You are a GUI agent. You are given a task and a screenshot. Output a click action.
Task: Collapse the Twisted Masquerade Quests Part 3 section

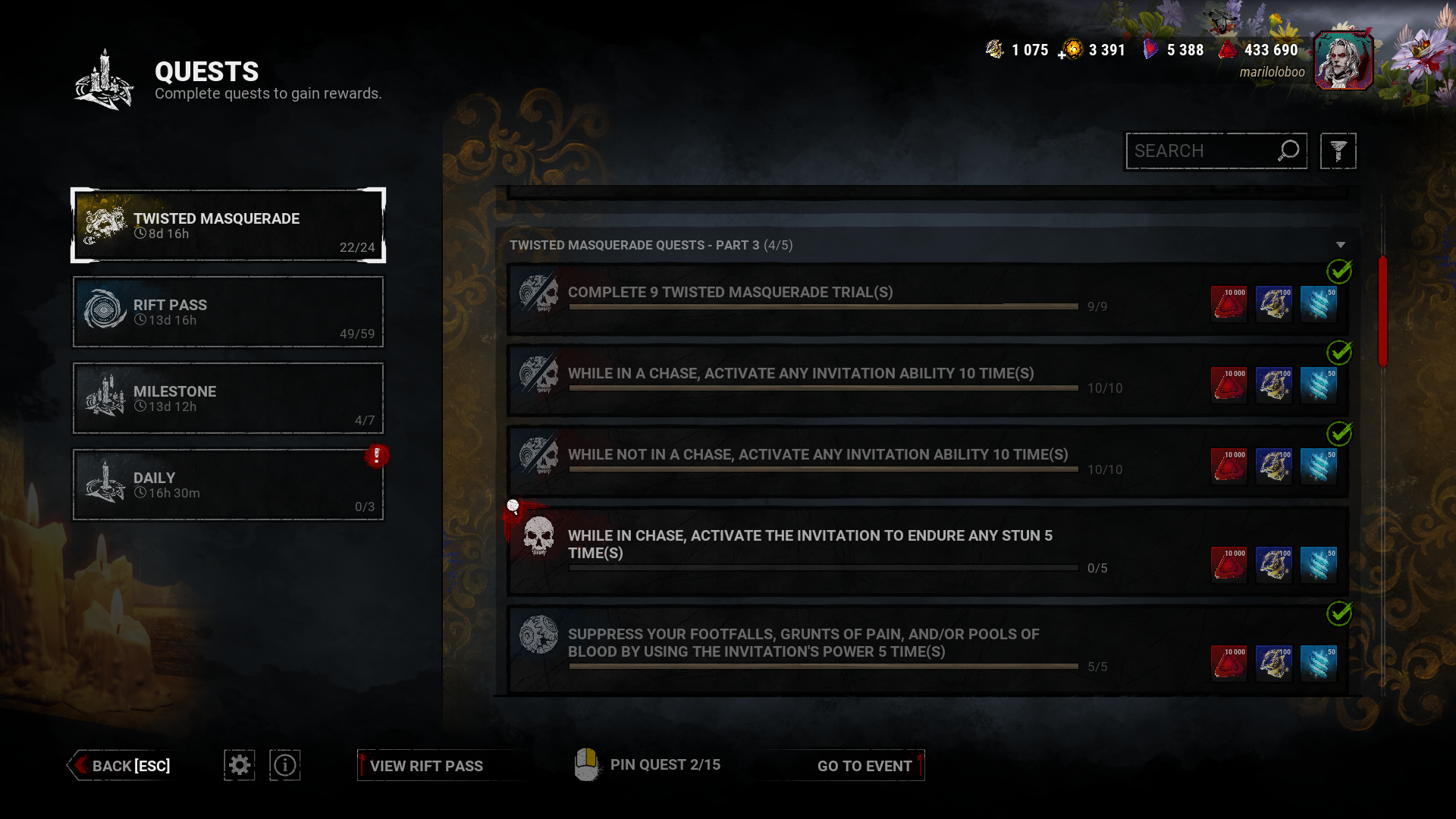pyautogui.click(x=1339, y=244)
